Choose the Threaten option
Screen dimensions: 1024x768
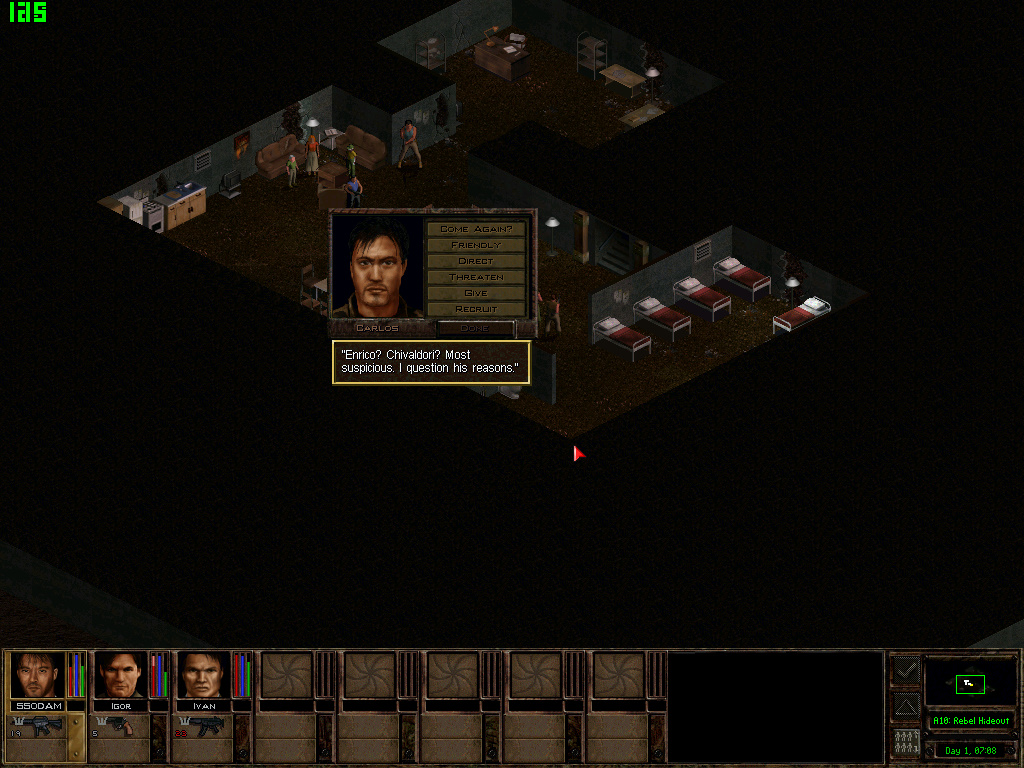pyautogui.click(x=476, y=277)
